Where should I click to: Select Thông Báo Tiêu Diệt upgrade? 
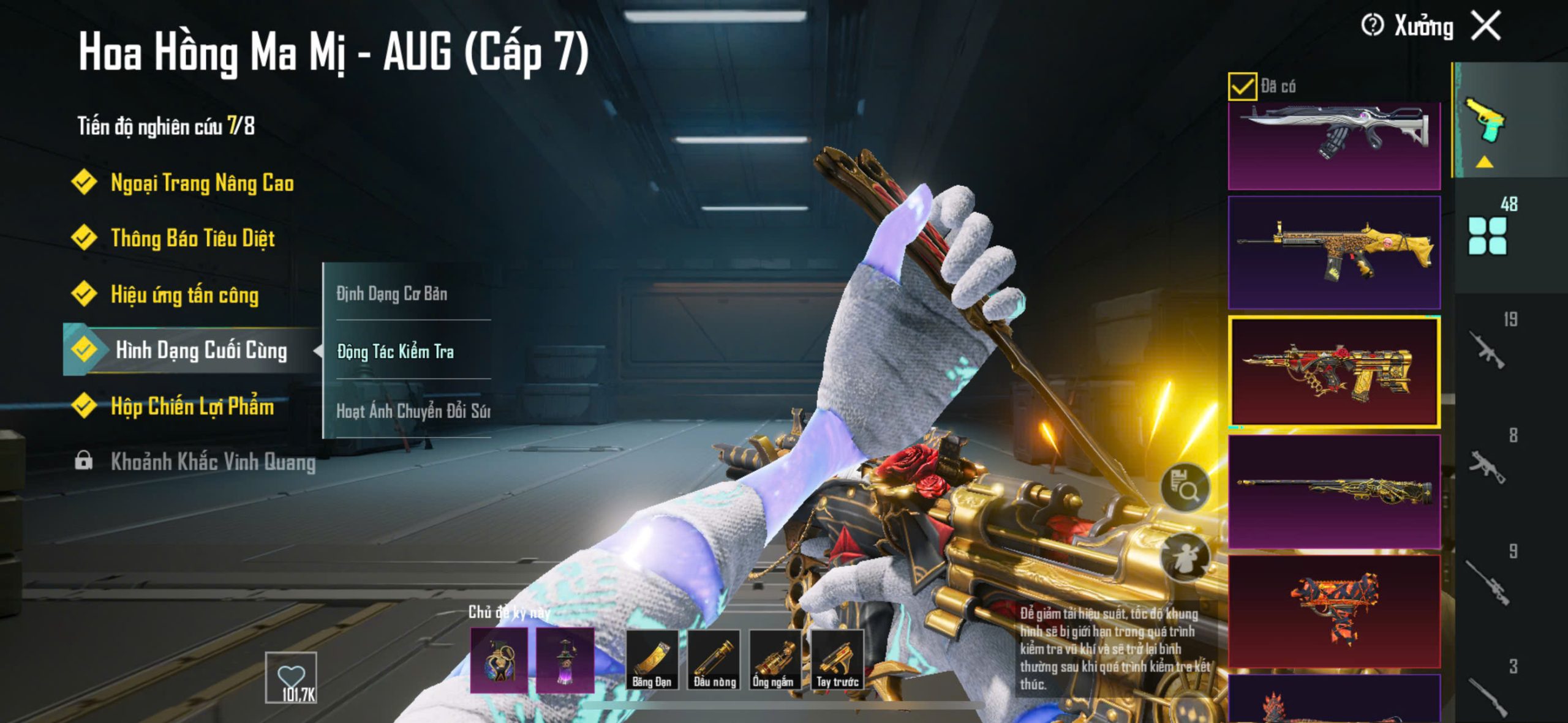click(192, 238)
